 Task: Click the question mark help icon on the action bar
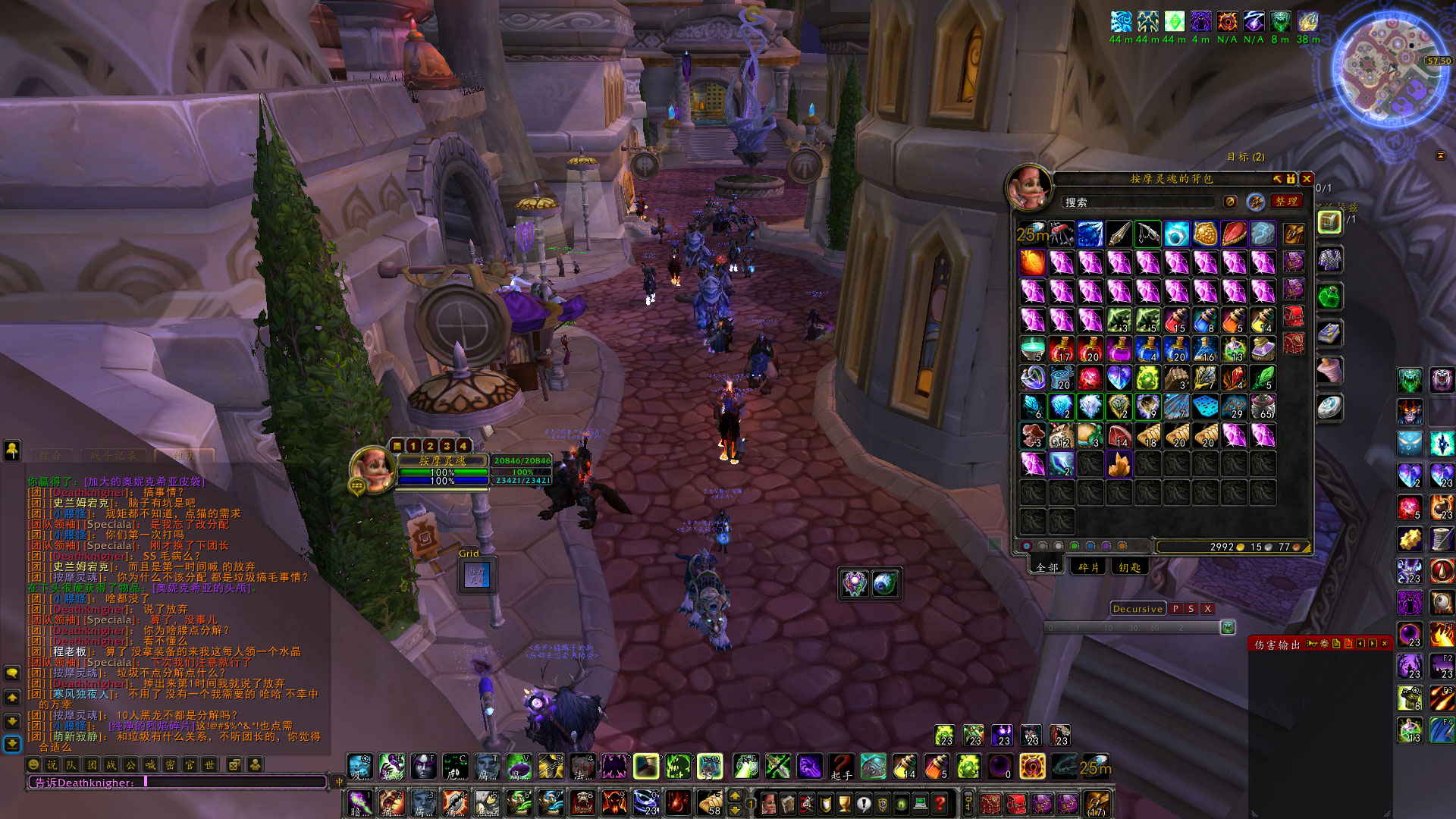[939, 804]
